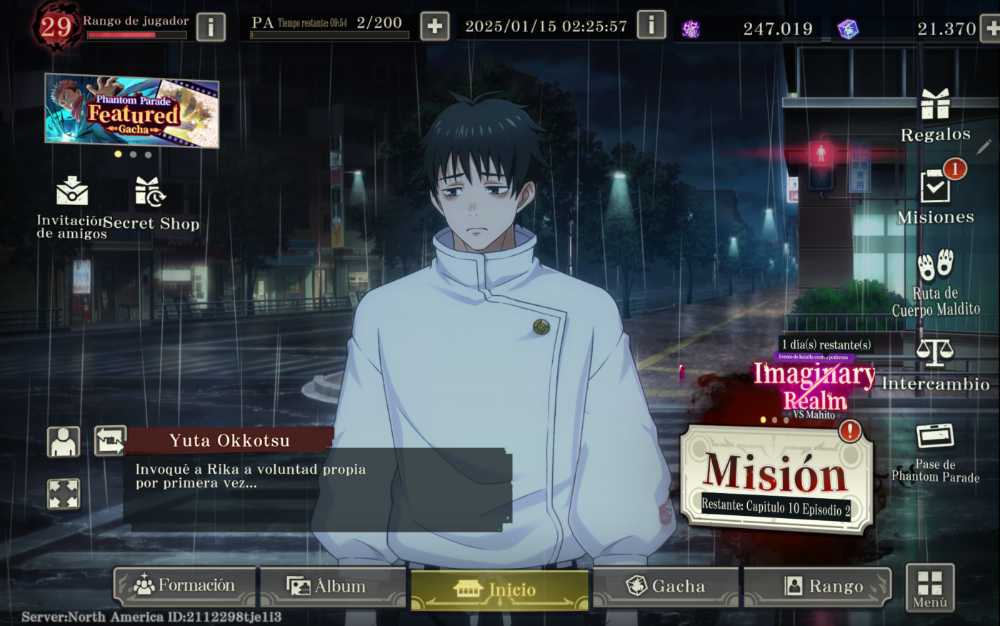Visit the Secret Shop
This screenshot has height=626, width=1000.
tap(151, 204)
